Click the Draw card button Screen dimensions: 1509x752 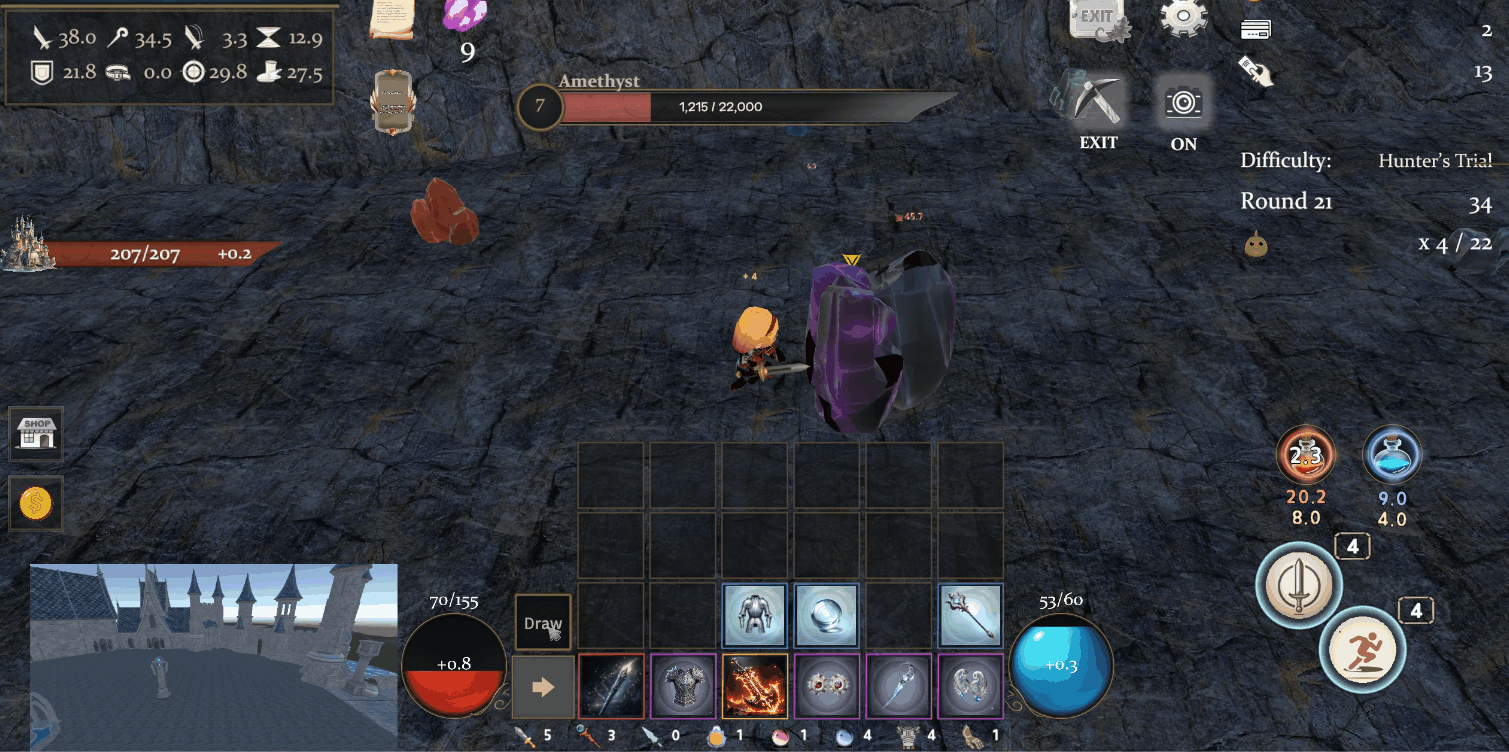(543, 624)
